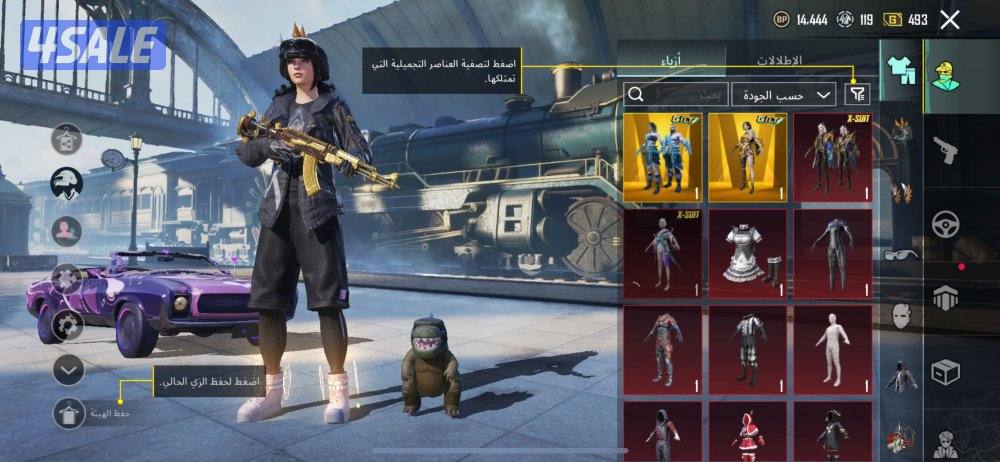Pick the white mummy outfit
Image resolution: width=1000 pixels, height=462 pixels.
click(832, 348)
